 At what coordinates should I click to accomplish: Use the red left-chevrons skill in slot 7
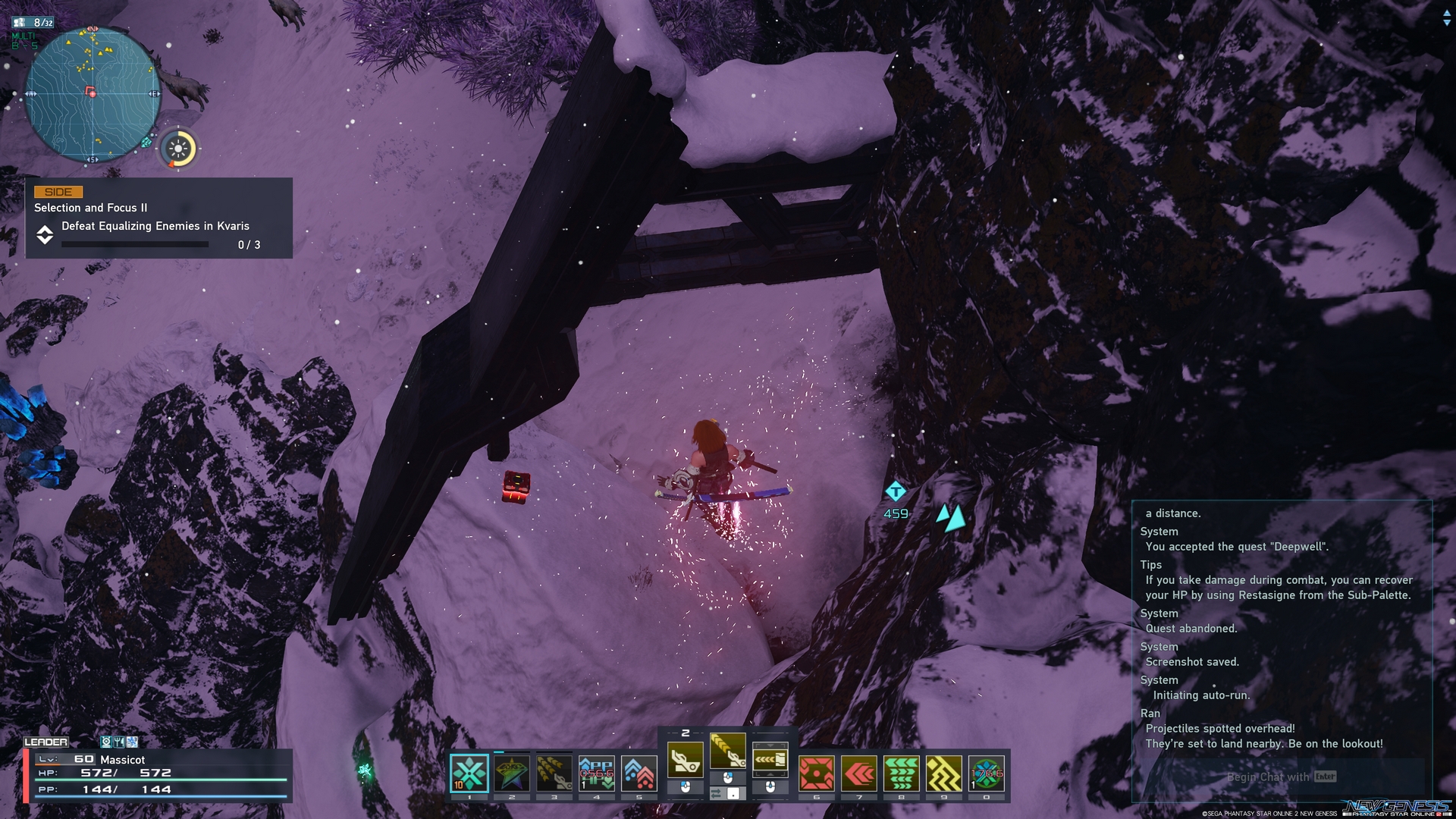click(x=859, y=773)
